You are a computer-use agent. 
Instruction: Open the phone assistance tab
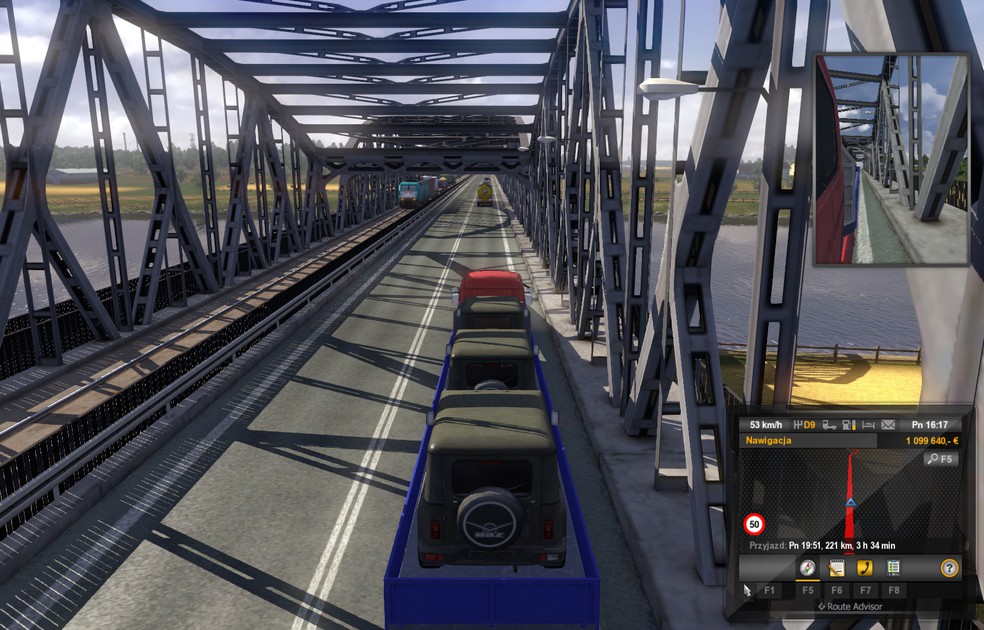(x=865, y=568)
